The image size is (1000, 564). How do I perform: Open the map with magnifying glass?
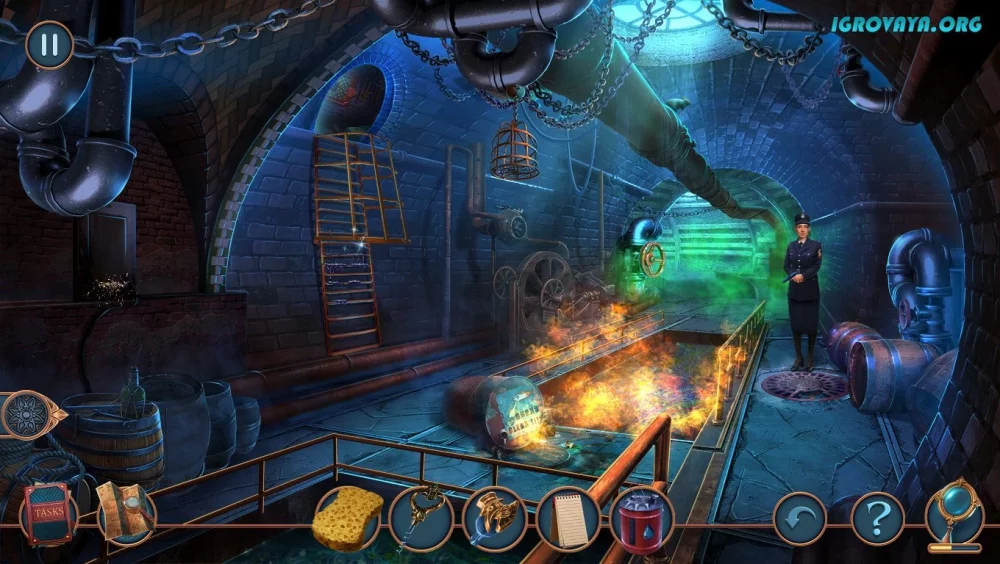[x=126, y=513]
